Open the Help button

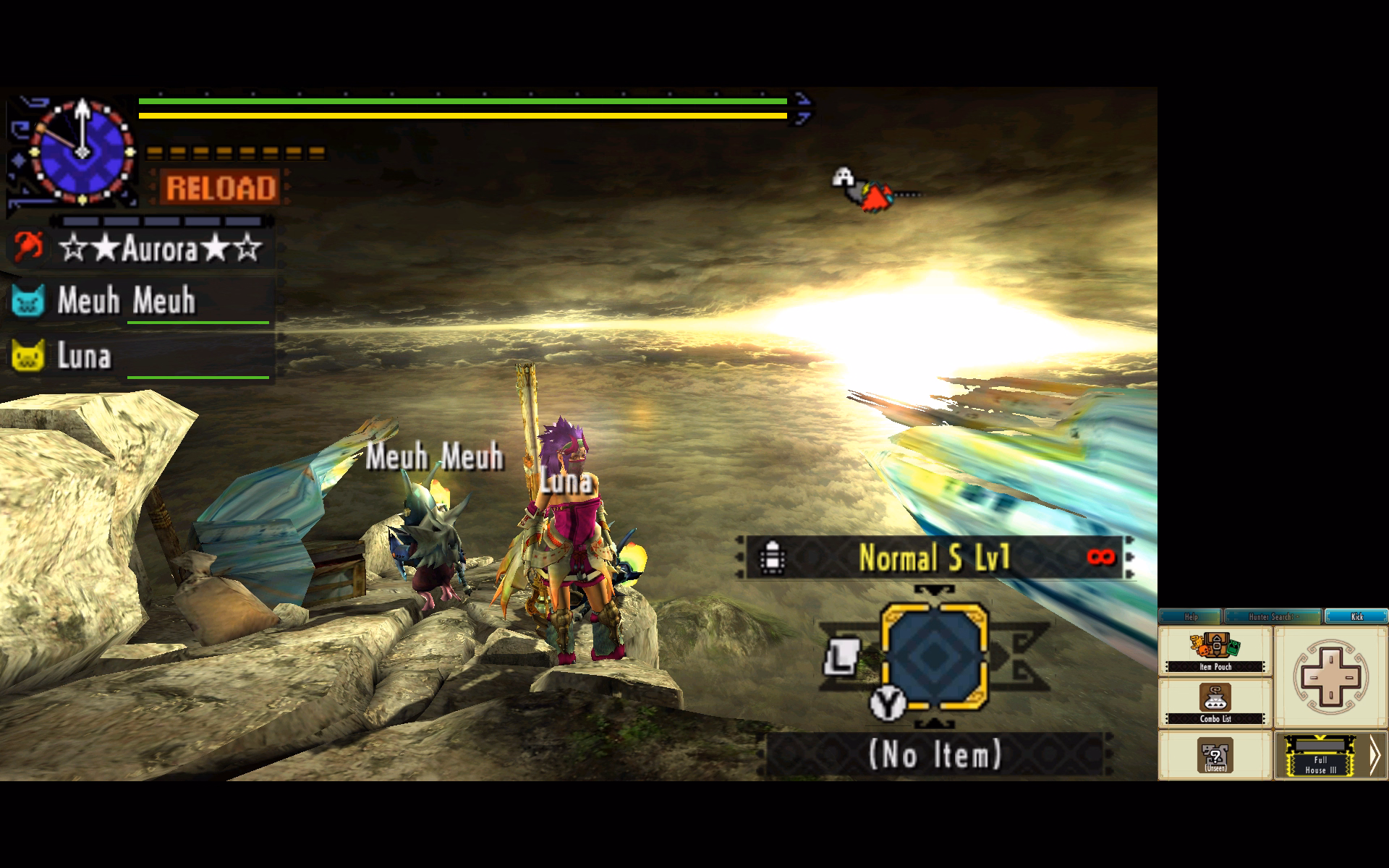(x=1190, y=616)
